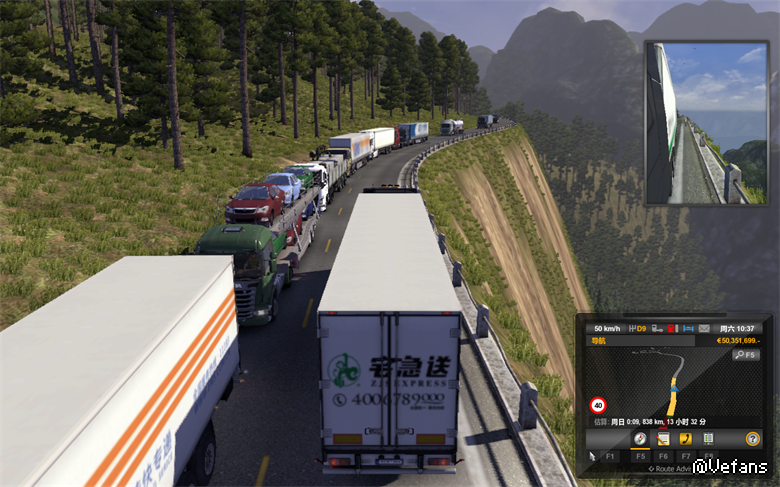Image resolution: width=780 pixels, height=487 pixels.
Task: Zoom the route map with magnifier button
Action: tap(746, 355)
